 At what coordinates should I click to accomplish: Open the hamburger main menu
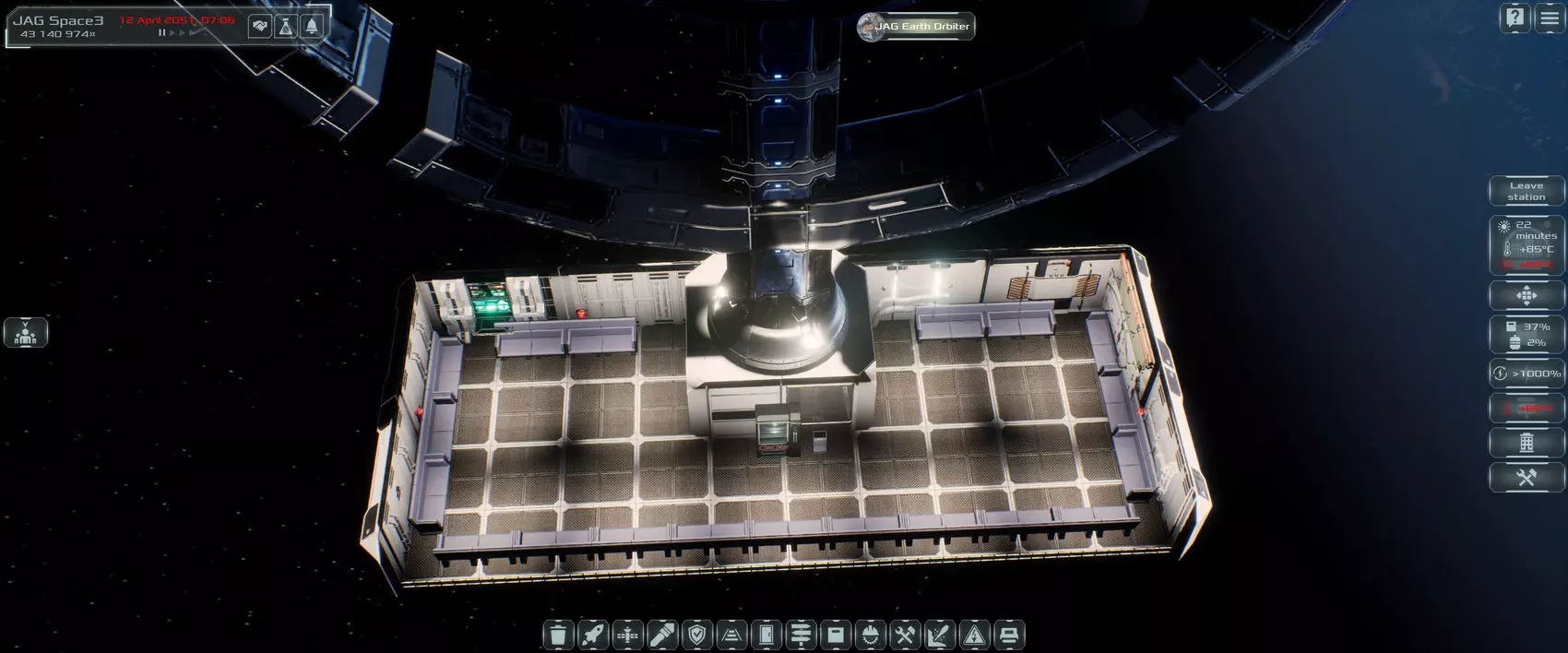(x=1550, y=18)
